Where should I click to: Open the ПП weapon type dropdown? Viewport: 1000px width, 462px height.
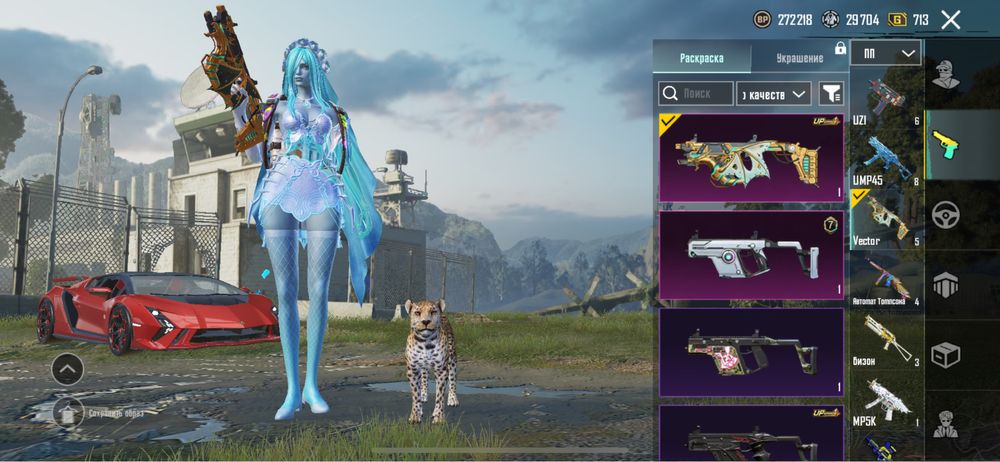[886, 53]
